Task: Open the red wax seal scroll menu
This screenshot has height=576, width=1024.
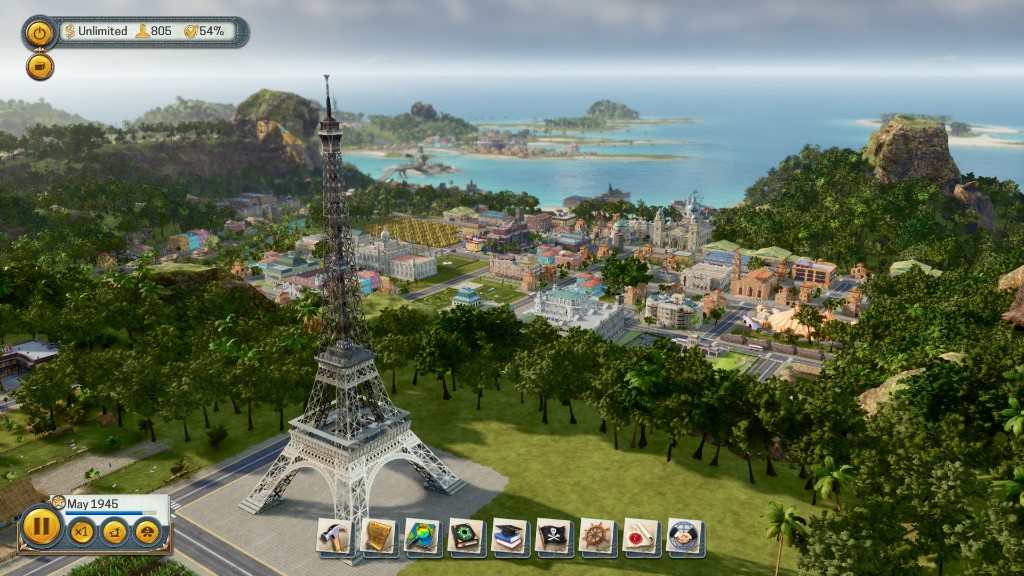Action: 642,537
